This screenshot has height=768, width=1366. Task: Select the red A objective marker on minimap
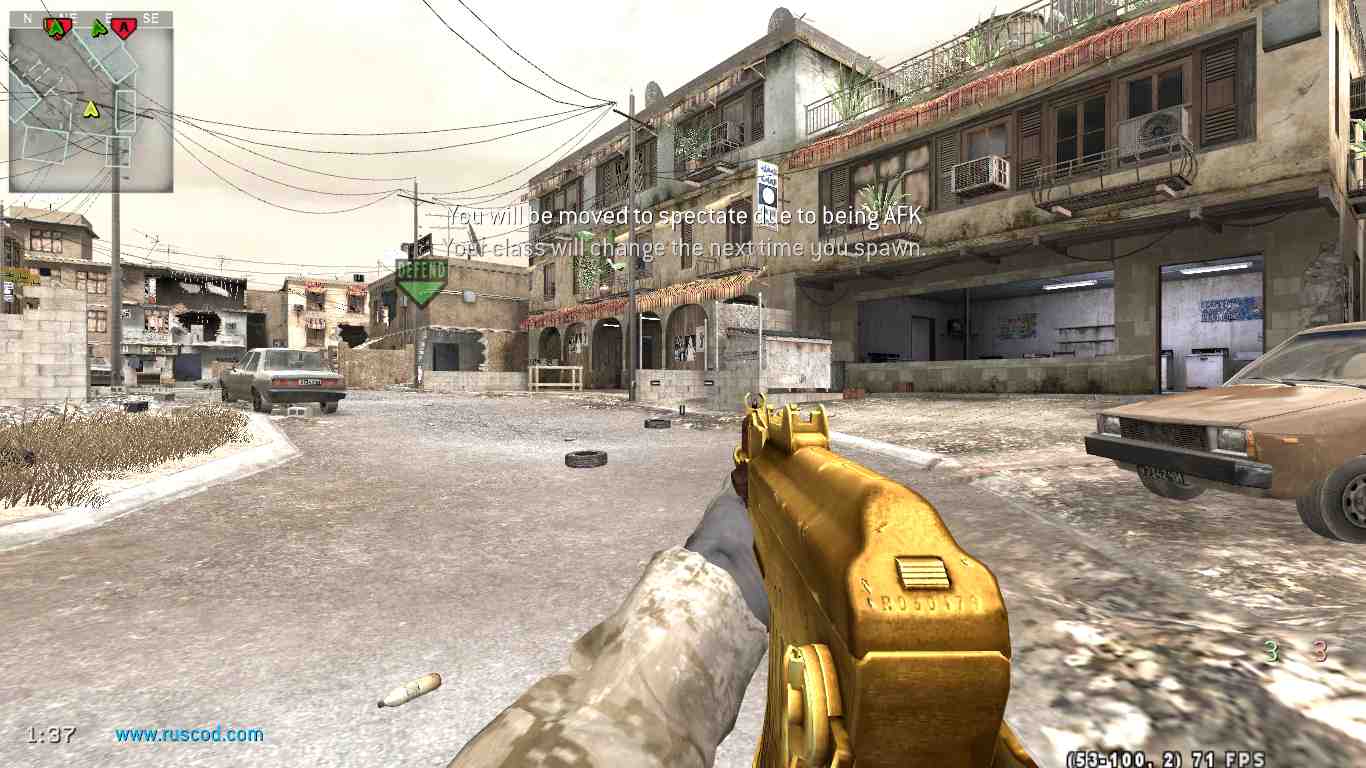click(x=123, y=28)
